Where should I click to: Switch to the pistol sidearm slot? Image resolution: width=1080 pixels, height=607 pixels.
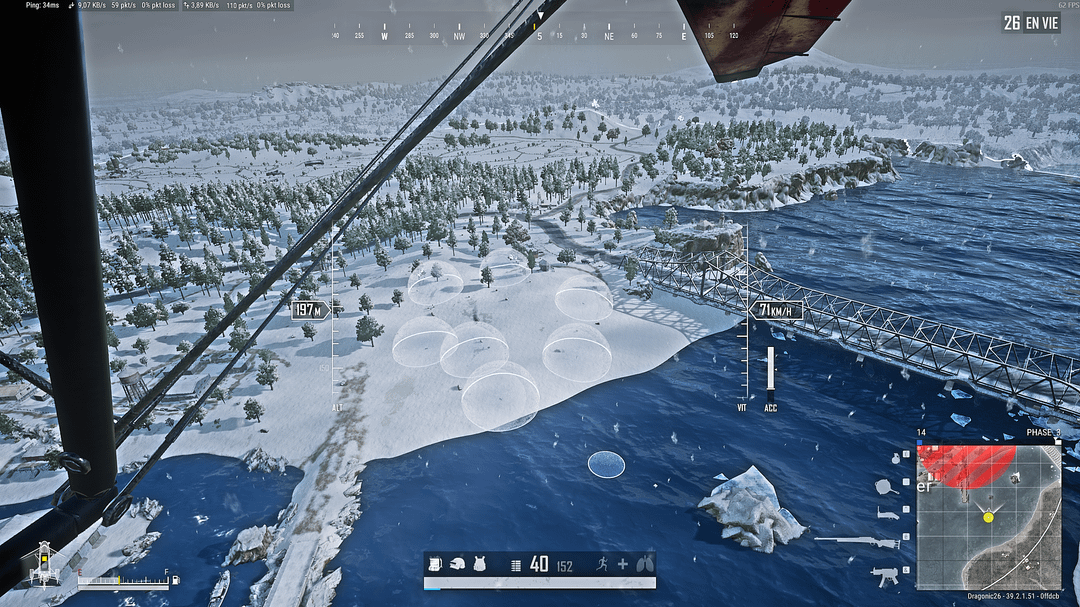click(x=889, y=513)
